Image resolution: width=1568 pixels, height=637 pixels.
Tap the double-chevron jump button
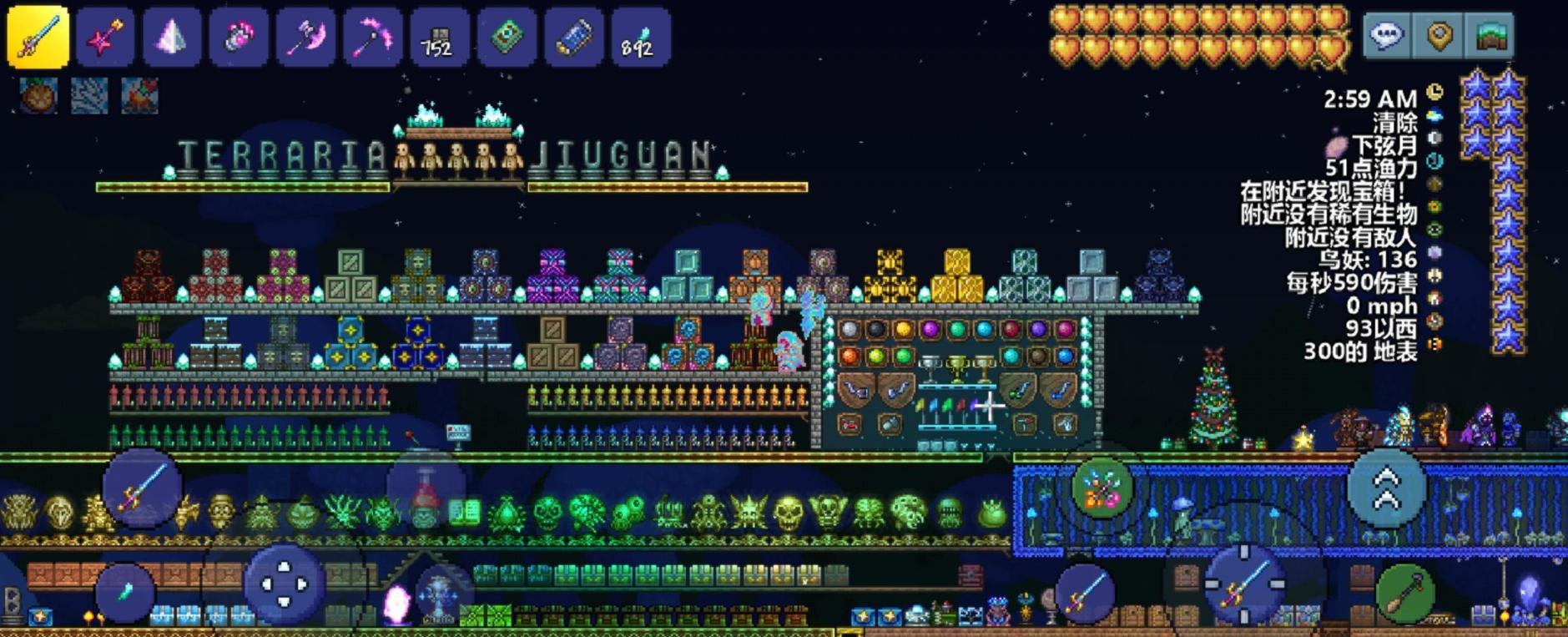tap(1386, 488)
